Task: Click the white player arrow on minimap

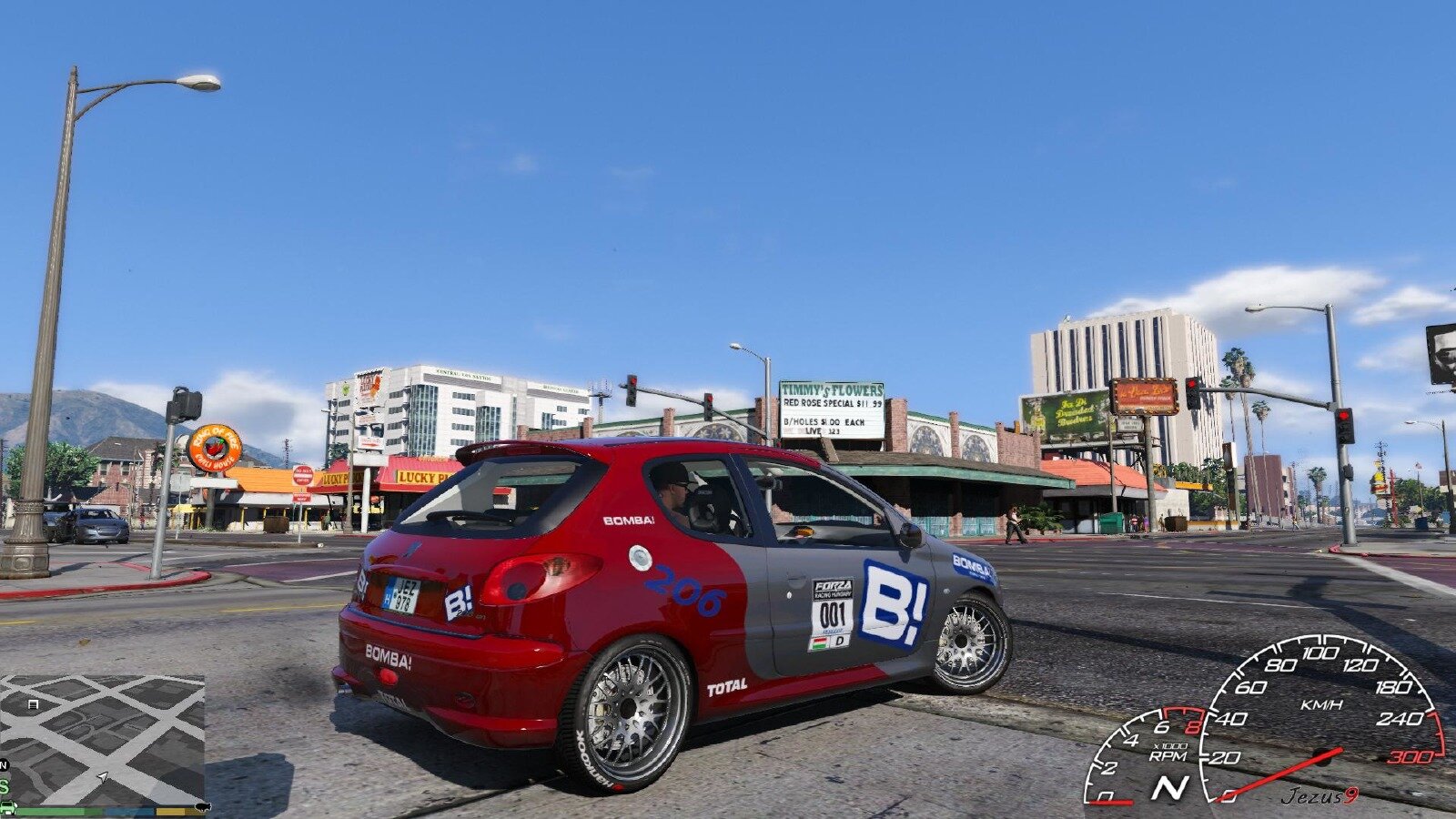Action: pos(104,776)
